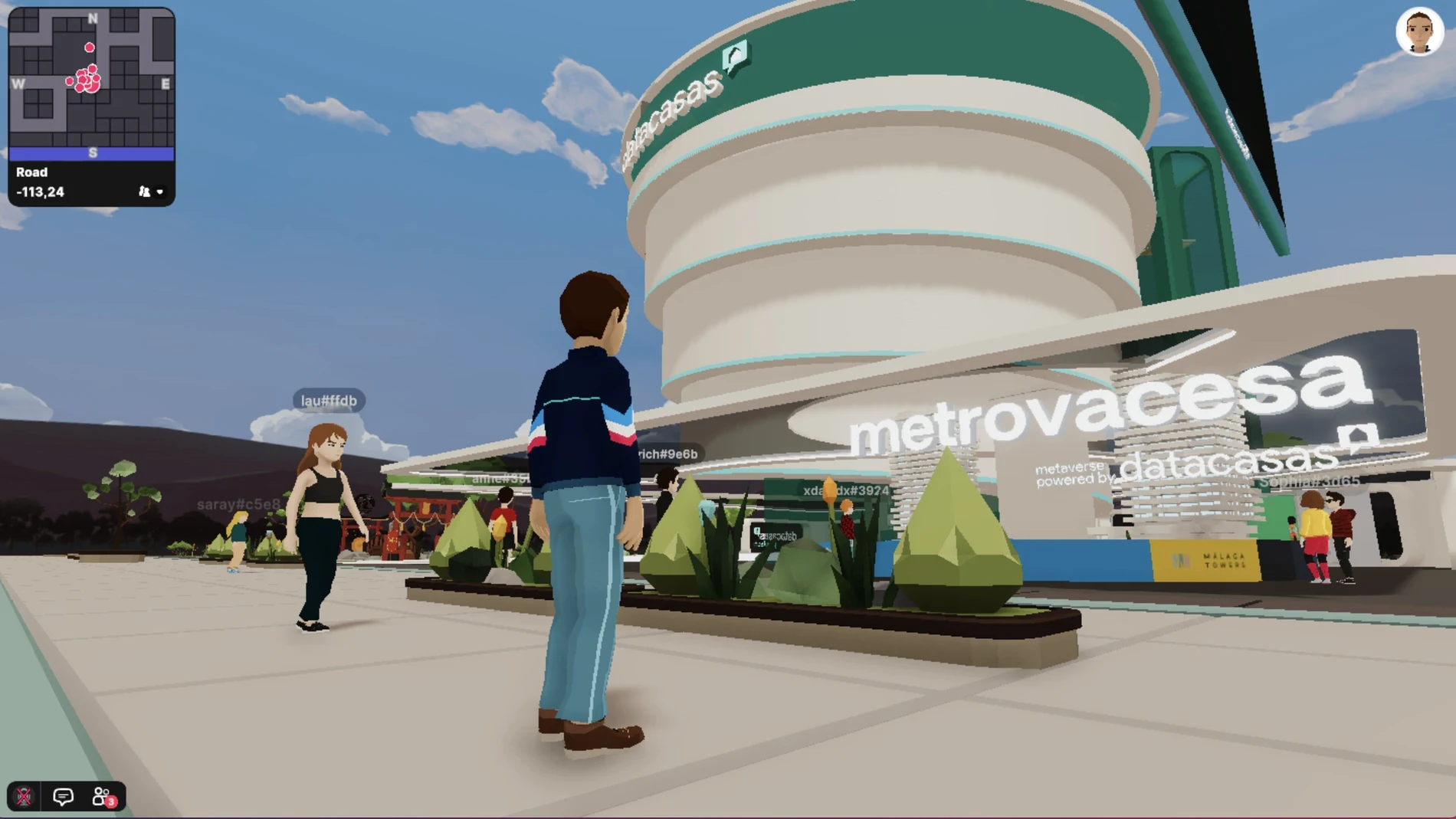Click the lone player dot on the minimap
This screenshot has width=1456, height=819.
(90, 46)
